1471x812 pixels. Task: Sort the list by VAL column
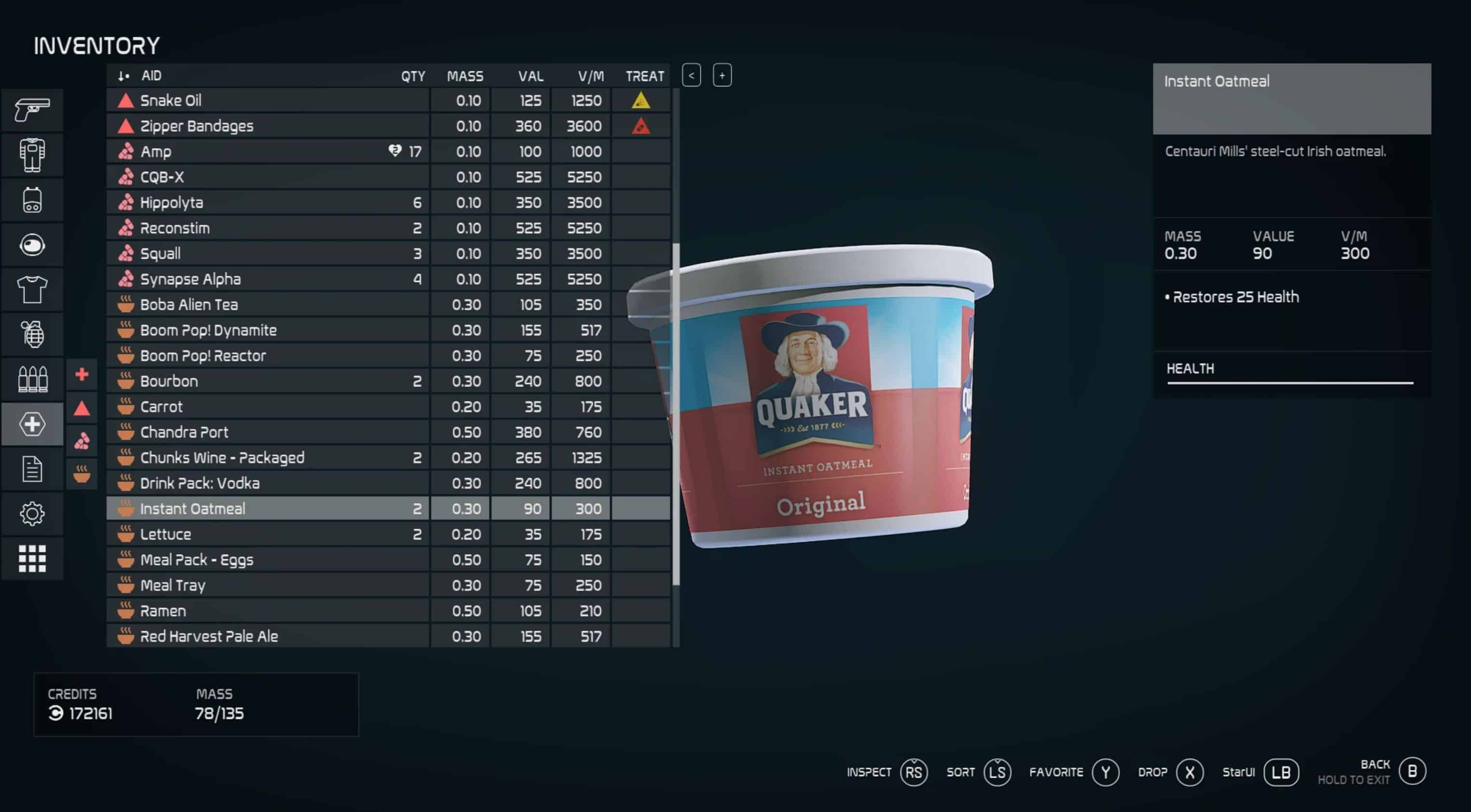tap(530, 76)
